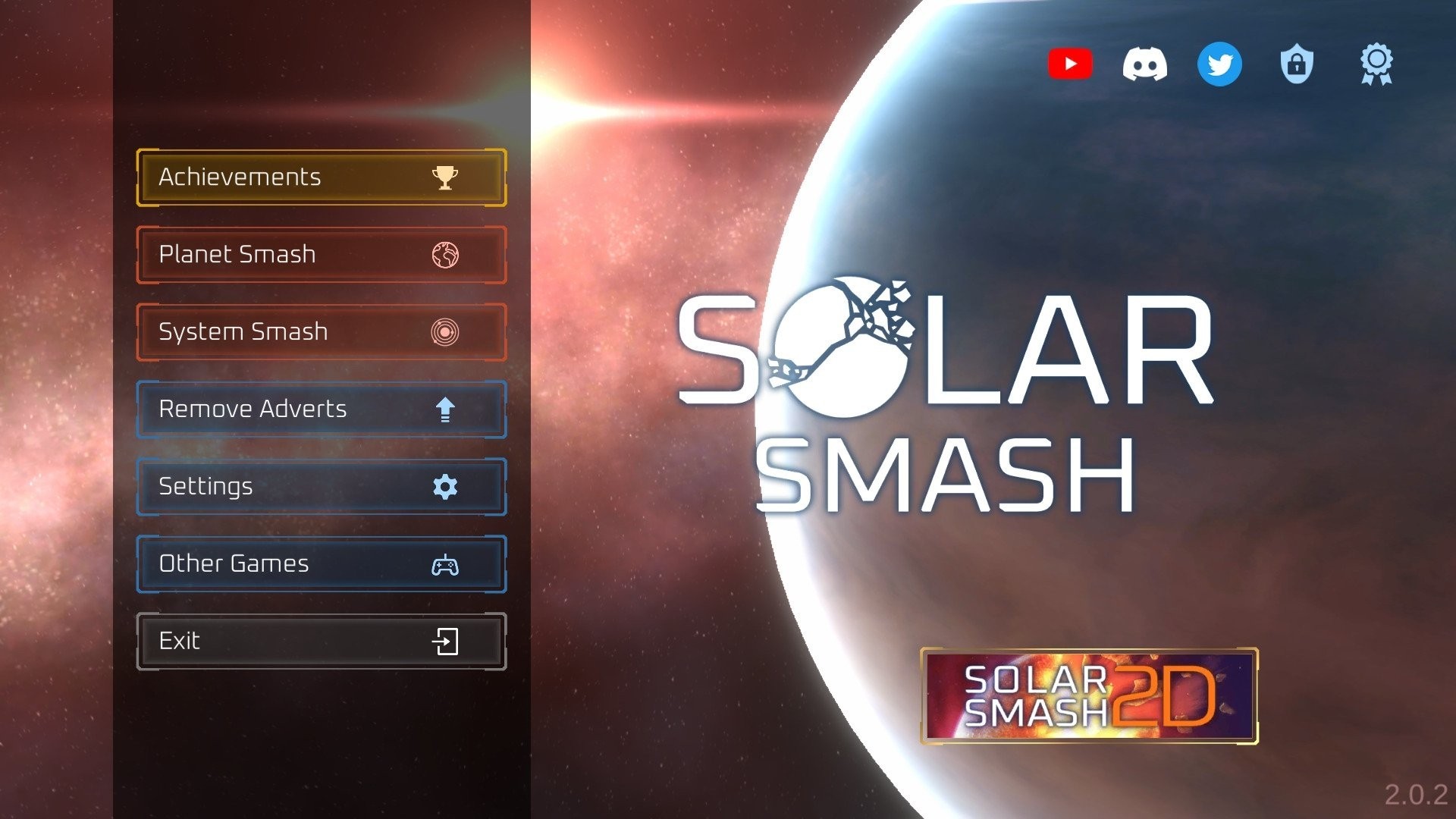Image resolution: width=1456 pixels, height=819 pixels.
Task: Click the door exit icon on Exit
Action: pyautogui.click(x=446, y=642)
